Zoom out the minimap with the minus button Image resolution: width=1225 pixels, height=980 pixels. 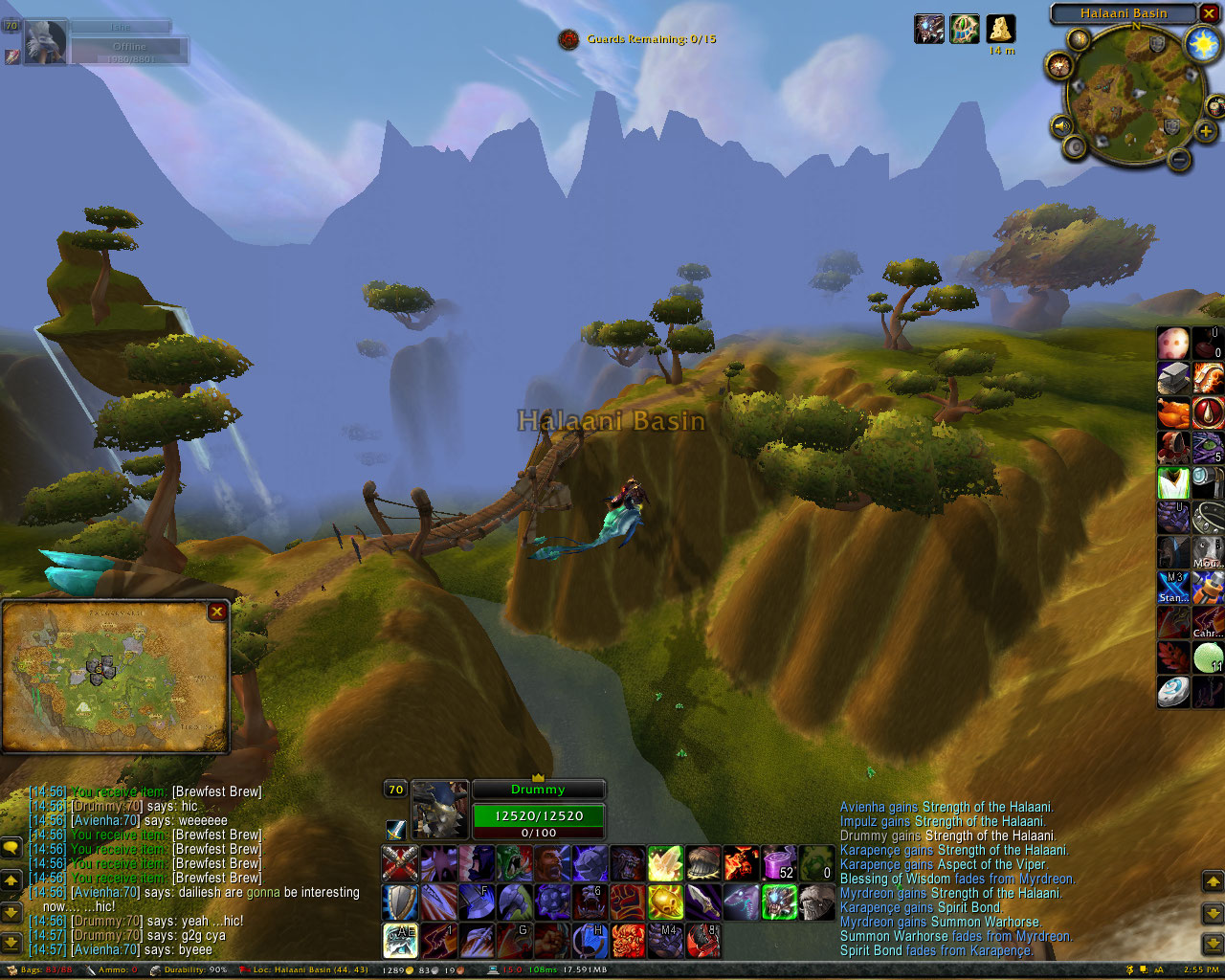1180,158
